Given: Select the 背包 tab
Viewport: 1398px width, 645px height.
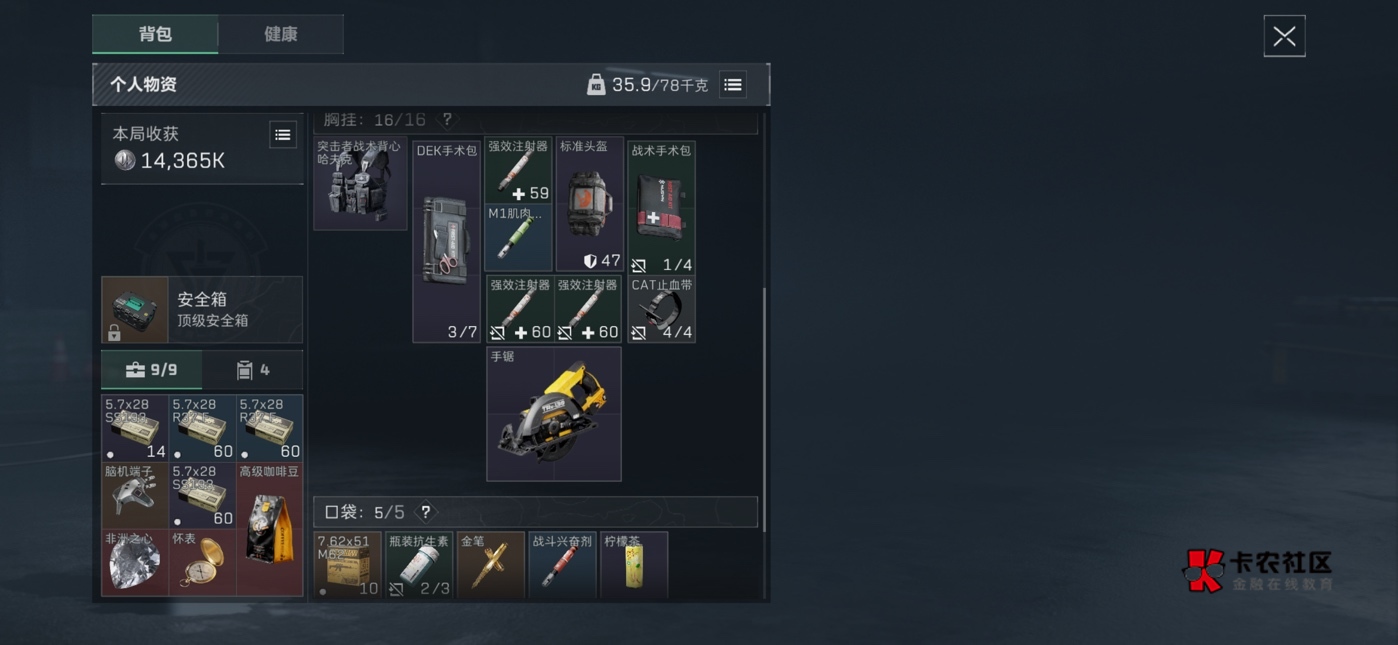Looking at the screenshot, I should click(155, 34).
